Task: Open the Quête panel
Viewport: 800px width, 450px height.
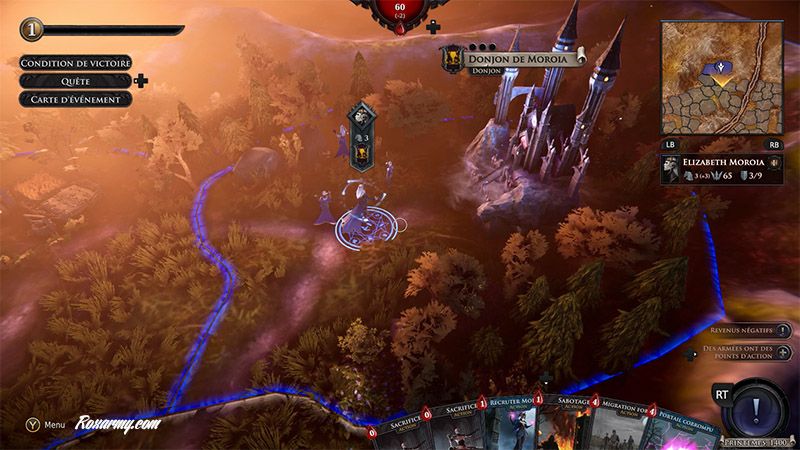Action: (75, 81)
